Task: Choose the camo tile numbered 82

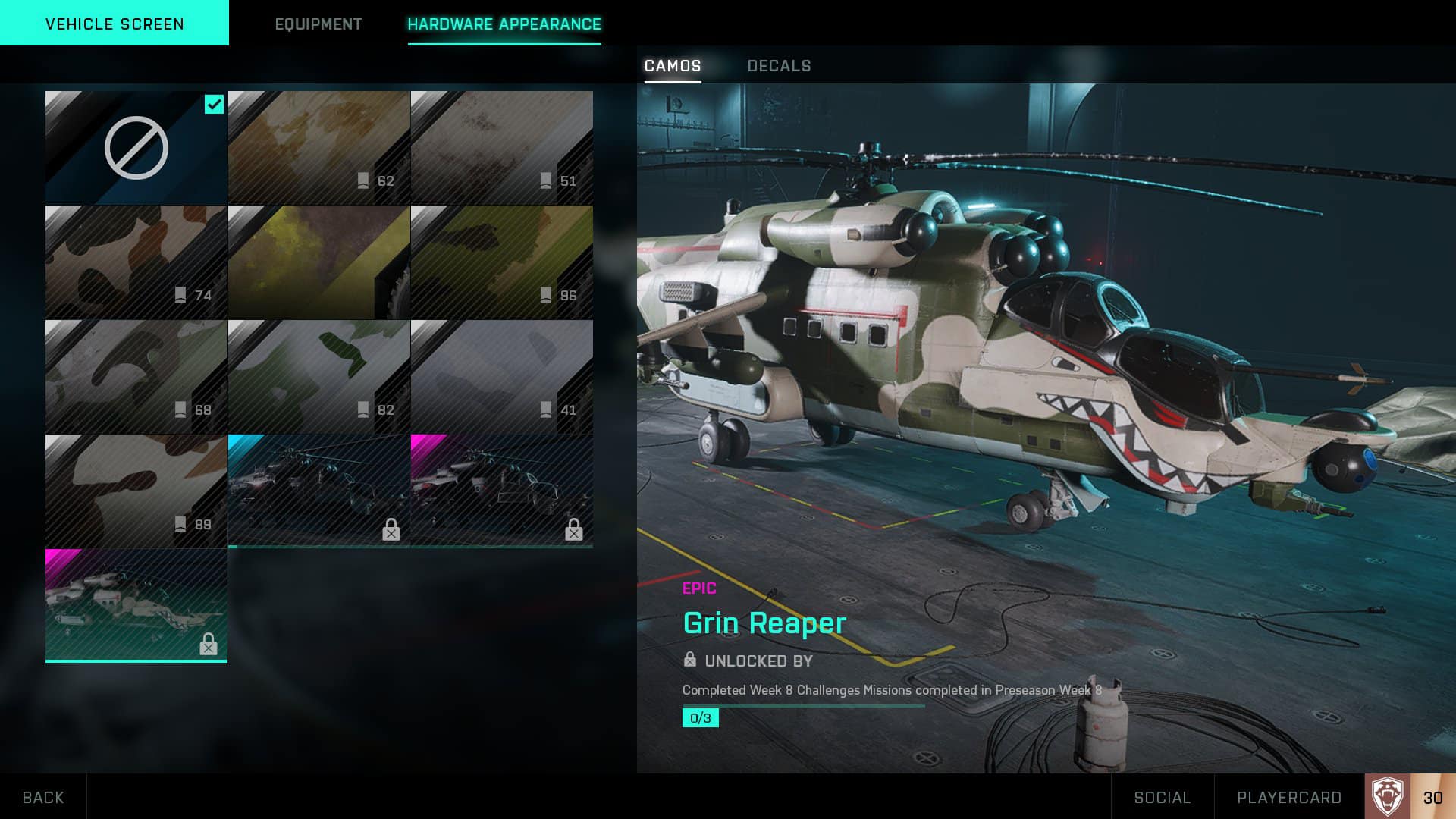Action: click(x=319, y=377)
